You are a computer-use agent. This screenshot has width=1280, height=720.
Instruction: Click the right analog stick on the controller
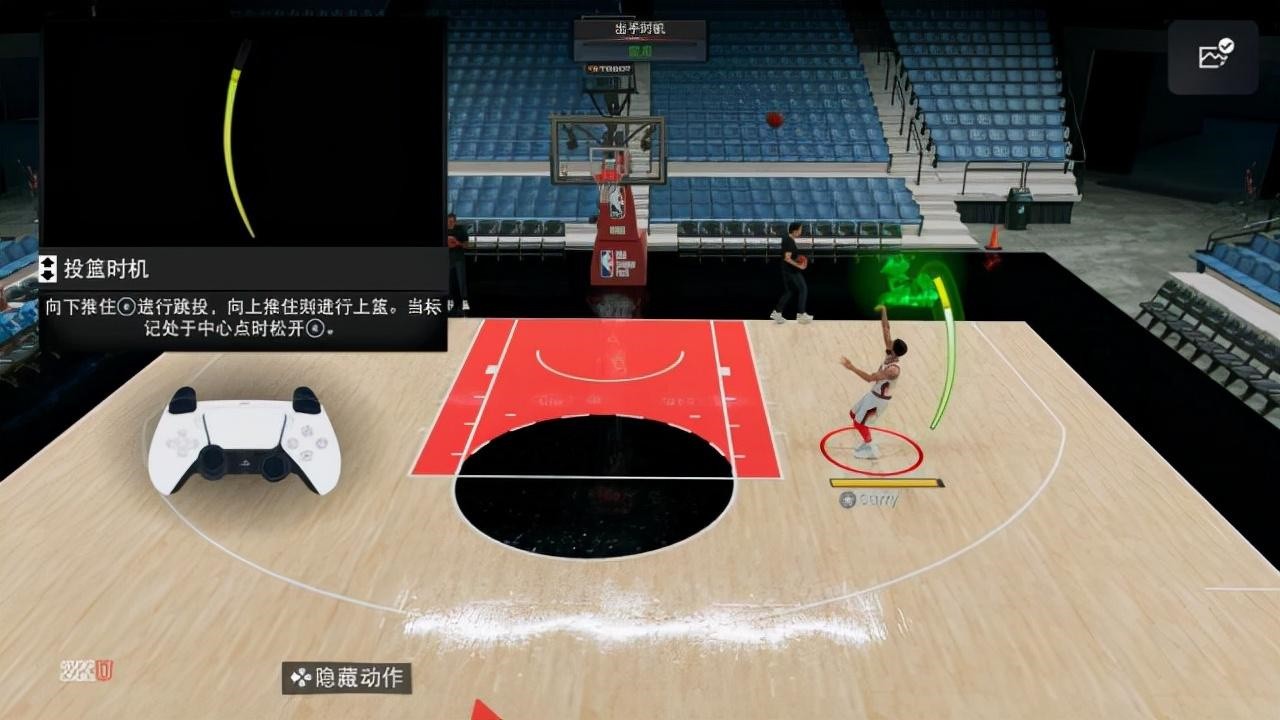point(273,466)
